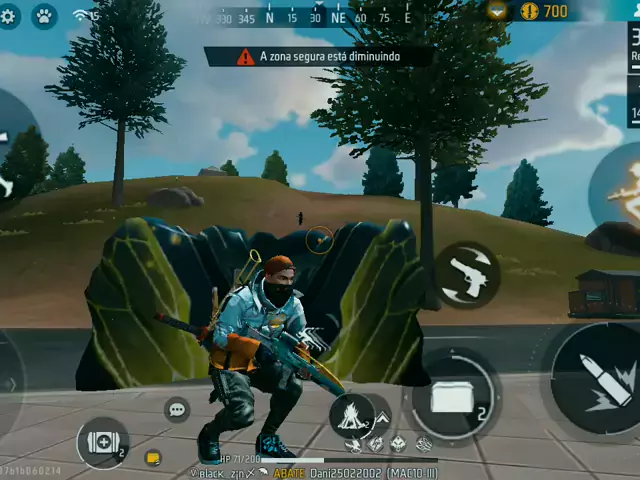The height and width of the screenshot is (480, 640).
Task: Deploy the gloo wall item button
Action: coord(452,396)
